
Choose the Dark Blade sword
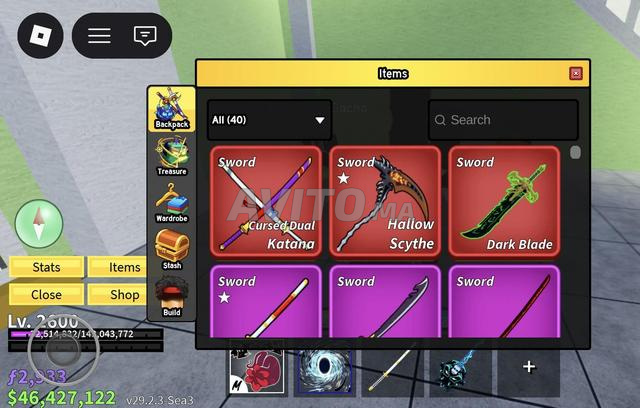[x=504, y=202]
